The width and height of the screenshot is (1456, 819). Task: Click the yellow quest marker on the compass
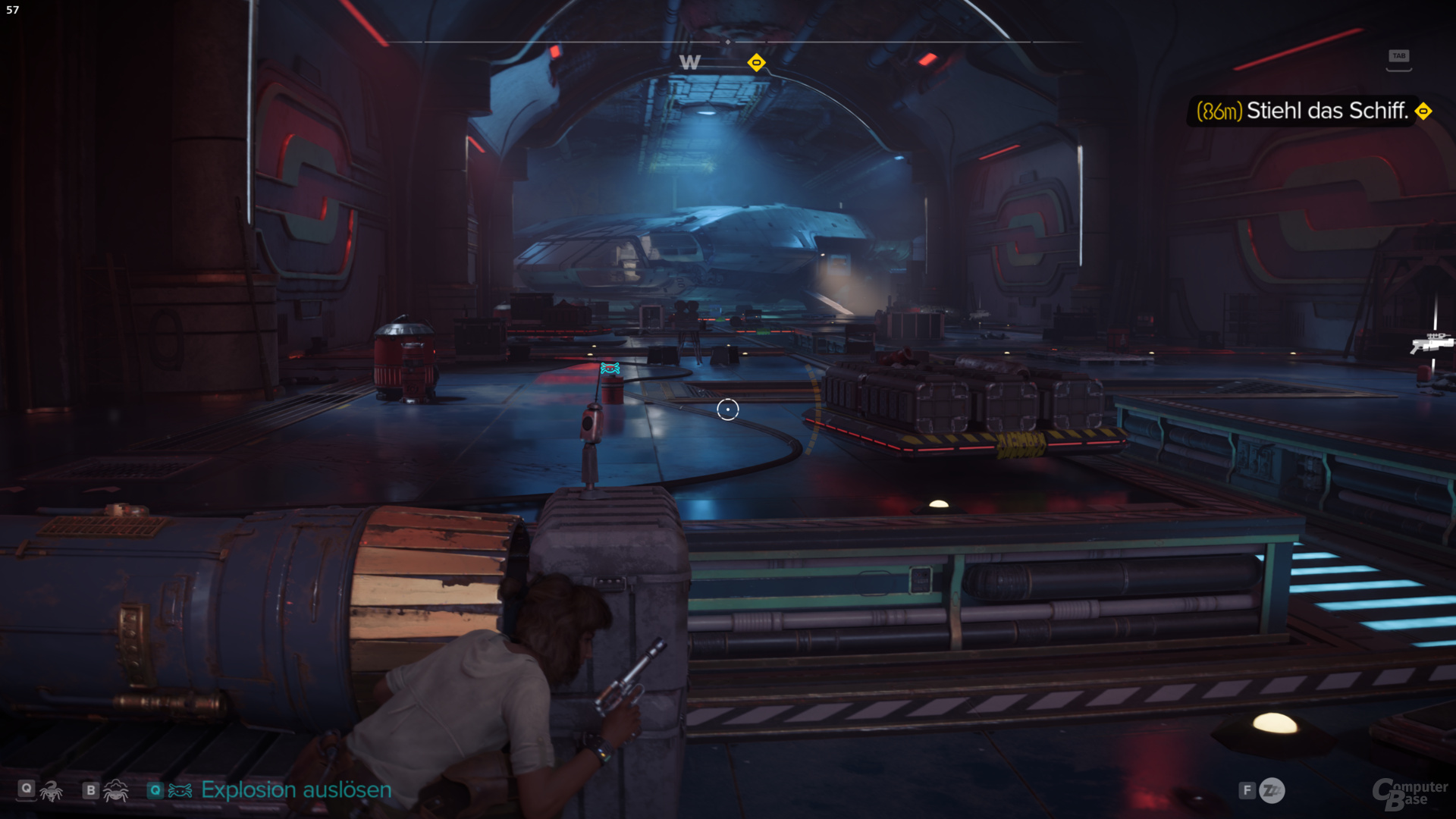pyautogui.click(x=756, y=62)
